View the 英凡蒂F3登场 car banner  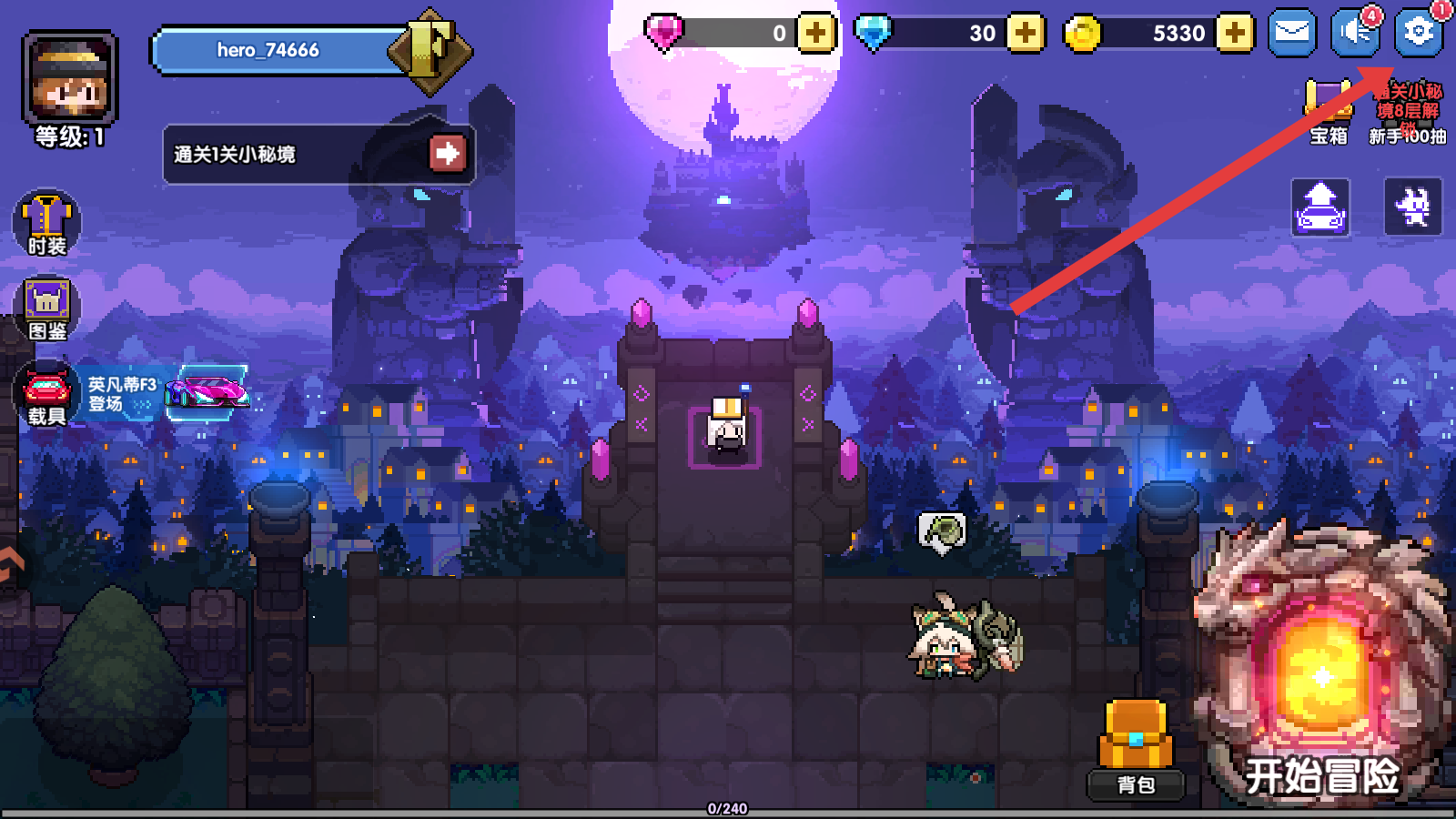click(x=168, y=394)
